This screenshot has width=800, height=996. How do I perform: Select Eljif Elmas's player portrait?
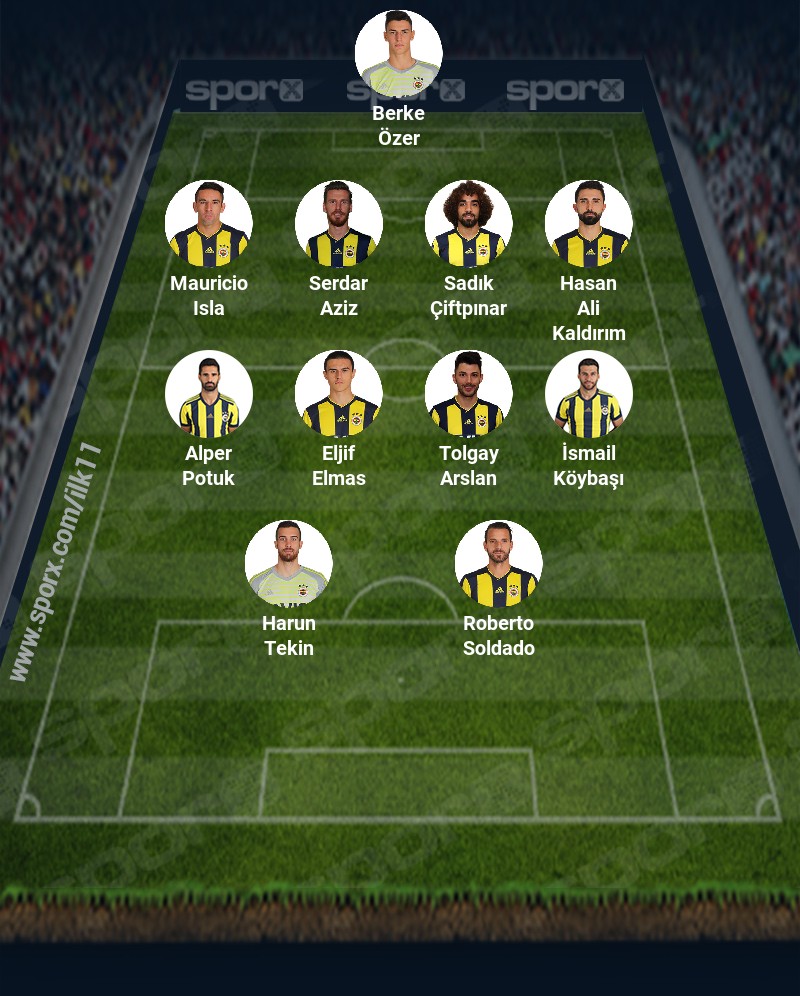[x=338, y=394]
